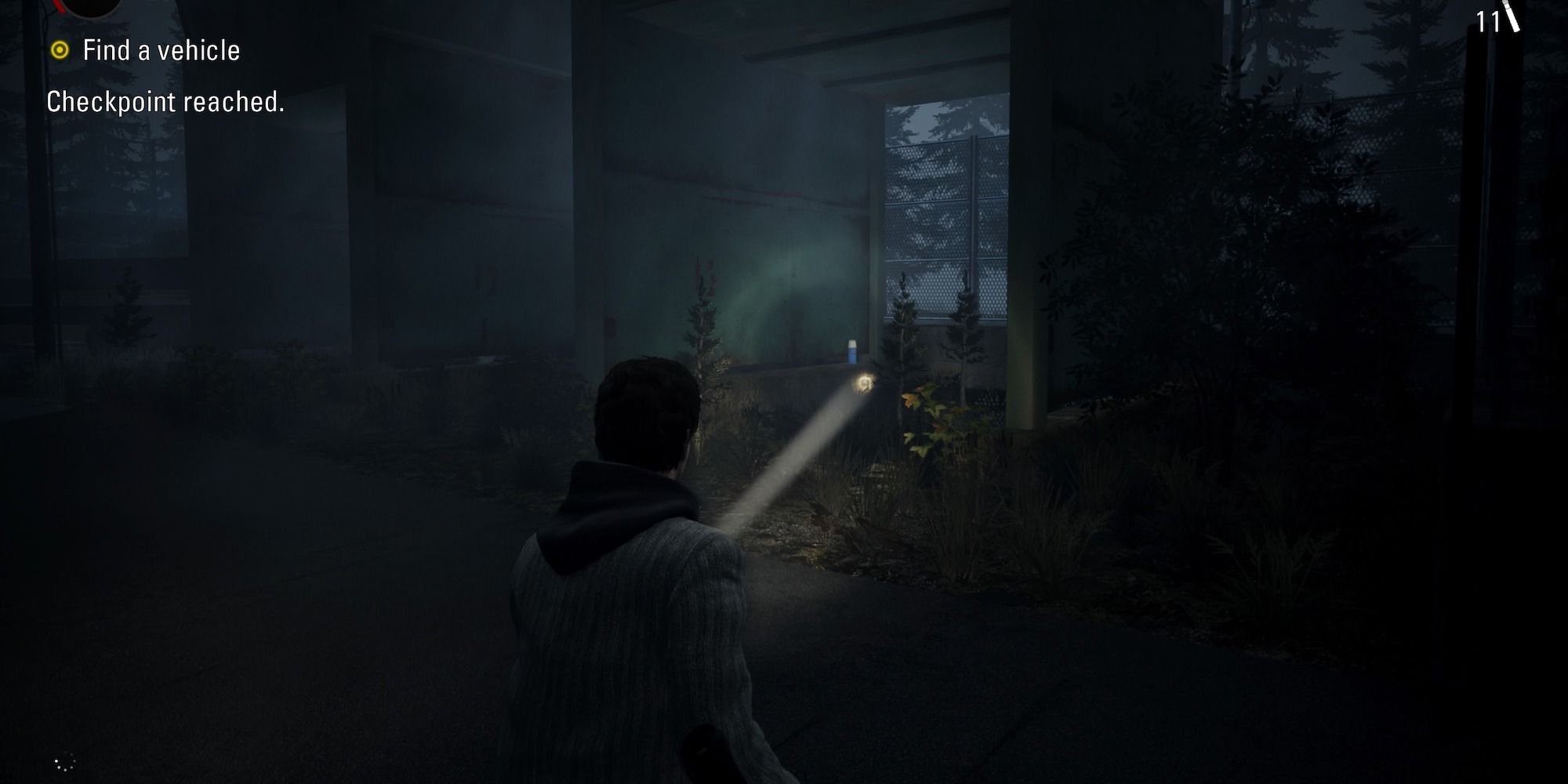Click the ammo counter showing 11
Image resolution: width=1568 pixels, height=784 pixels.
(x=1487, y=23)
